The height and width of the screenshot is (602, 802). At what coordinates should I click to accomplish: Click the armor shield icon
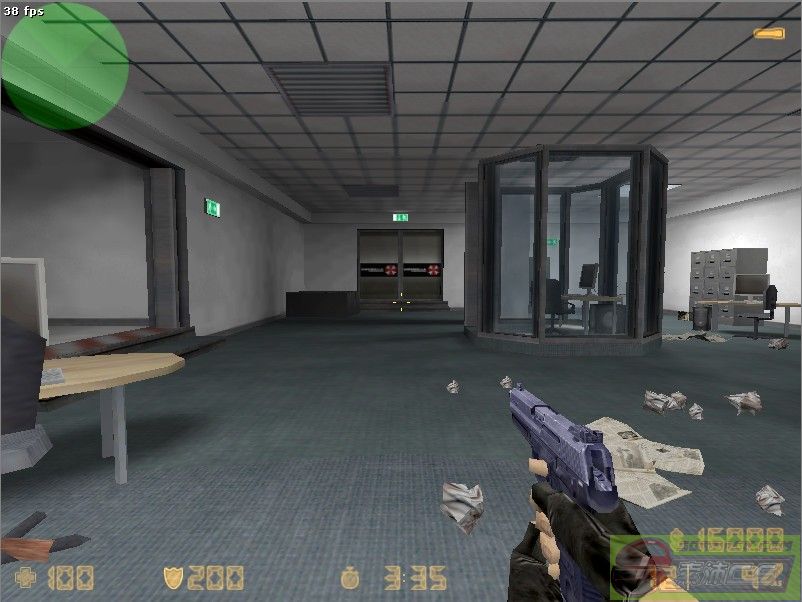tap(174, 577)
